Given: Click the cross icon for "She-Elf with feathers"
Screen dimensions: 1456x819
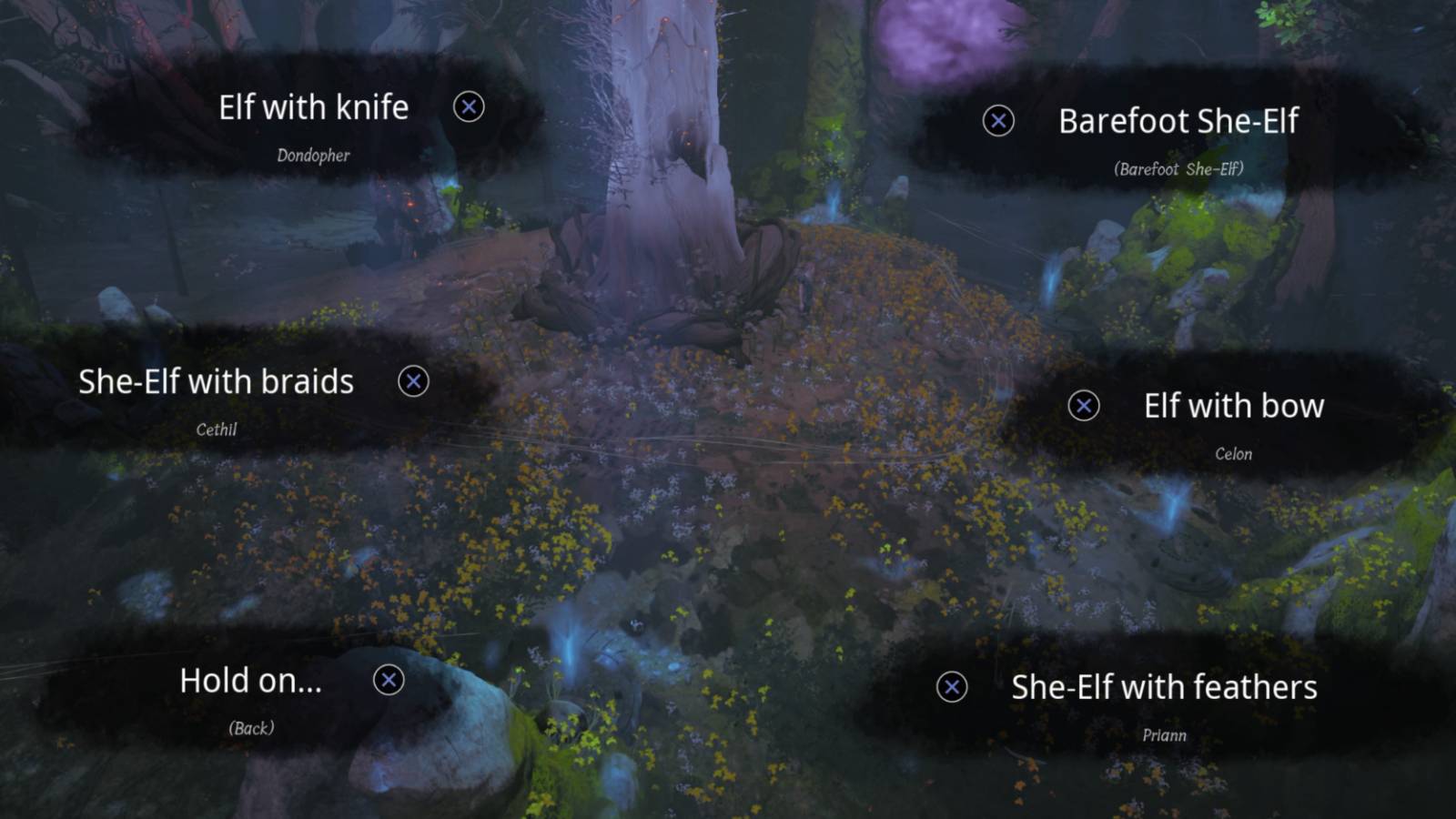Looking at the screenshot, I should click(952, 689).
